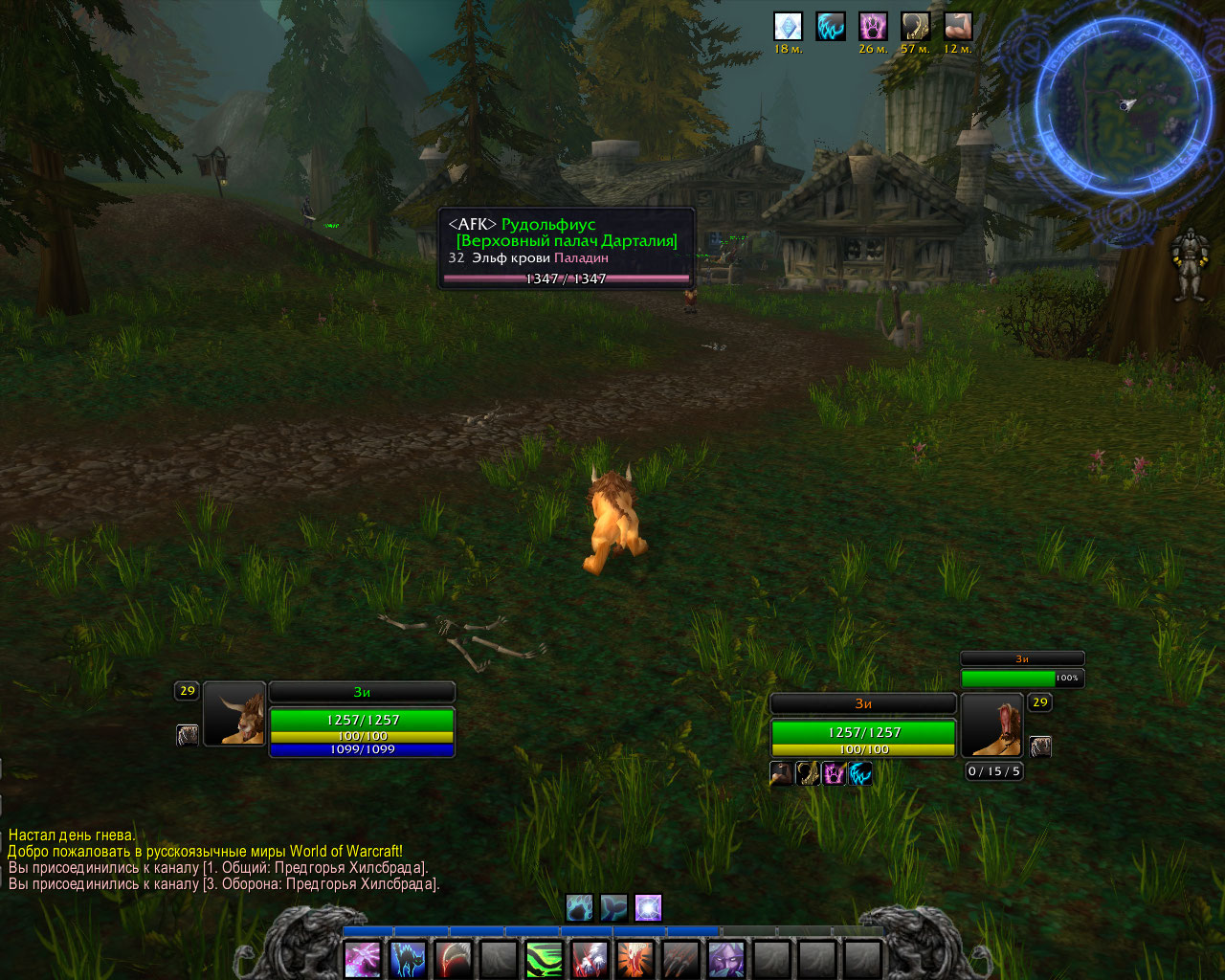Click the flexed arm buff icon
This screenshot has height=980, width=1225.
click(x=958, y=26)
